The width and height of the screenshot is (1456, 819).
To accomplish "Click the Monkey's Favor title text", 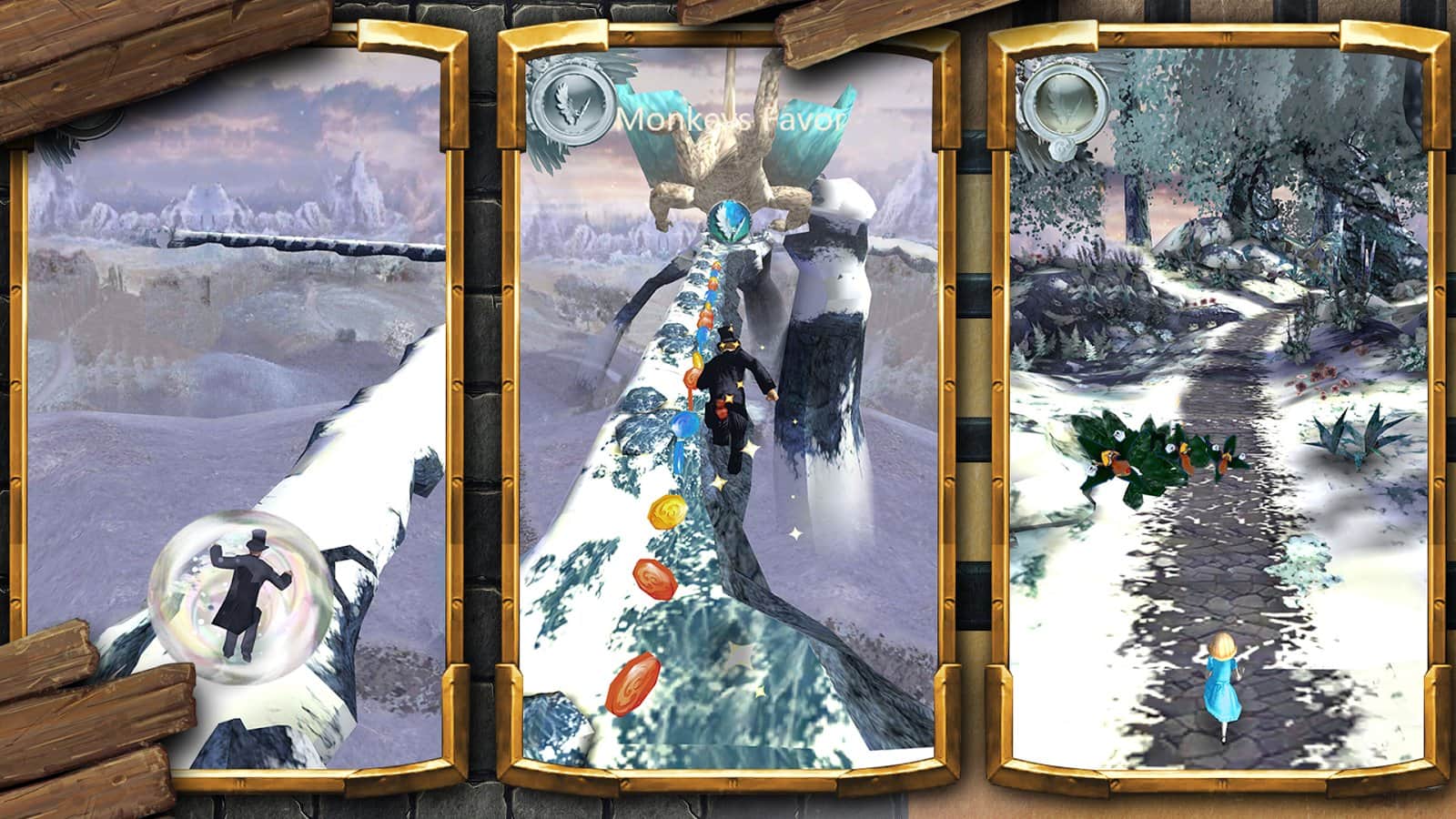I will [x=733, y=120].
